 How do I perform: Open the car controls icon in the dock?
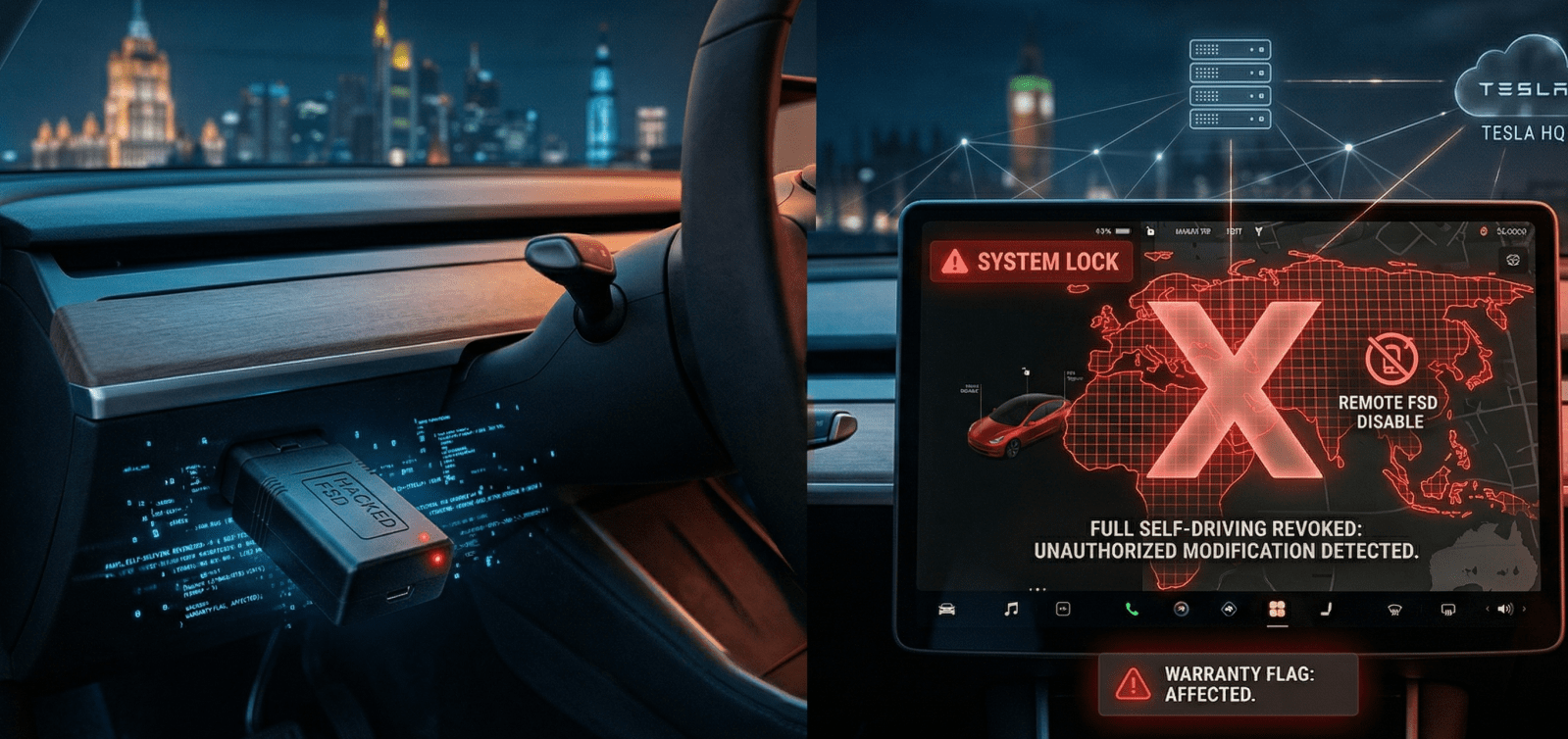(946, 610)
